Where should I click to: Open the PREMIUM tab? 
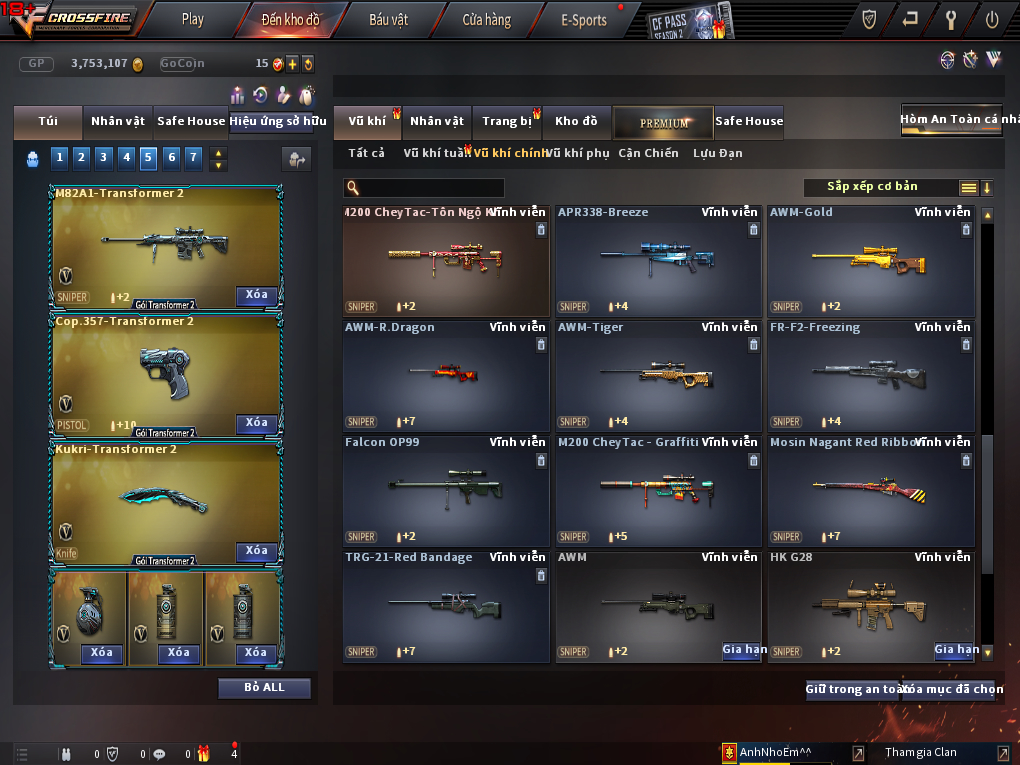point(664,122)
